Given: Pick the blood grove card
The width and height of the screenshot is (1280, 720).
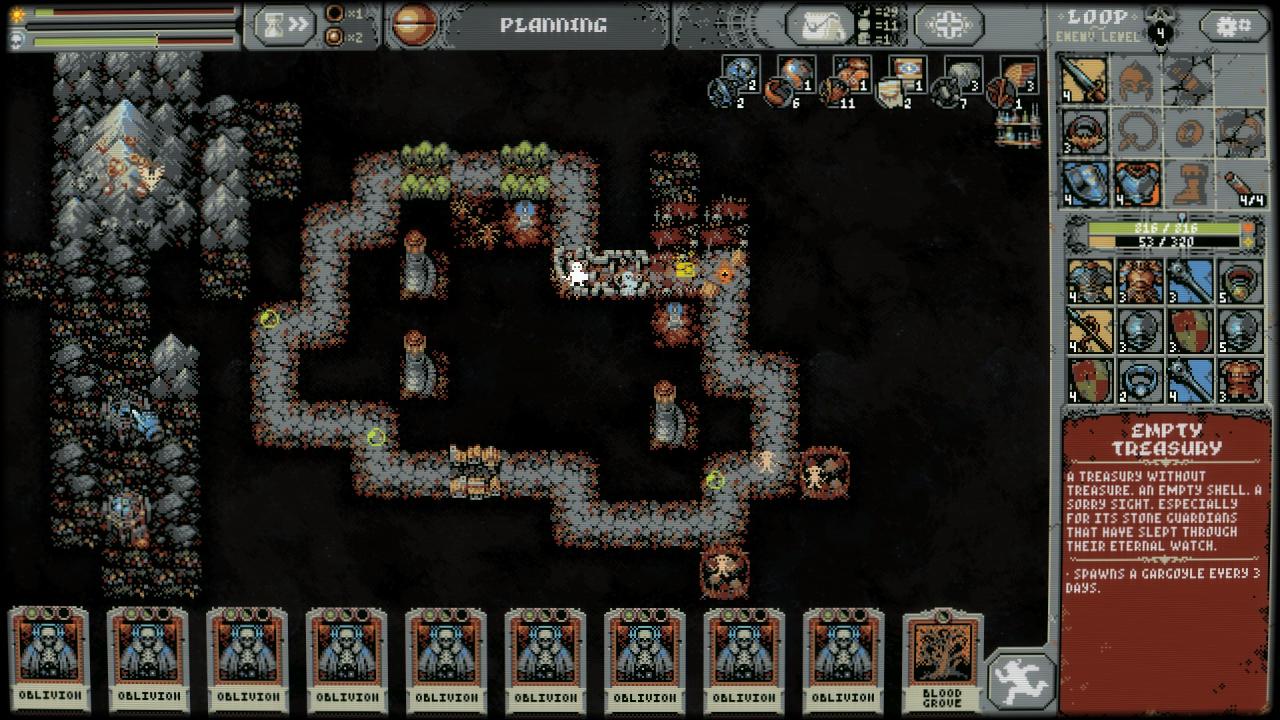Looking at the screenshot, I should [x=941, y=661].
